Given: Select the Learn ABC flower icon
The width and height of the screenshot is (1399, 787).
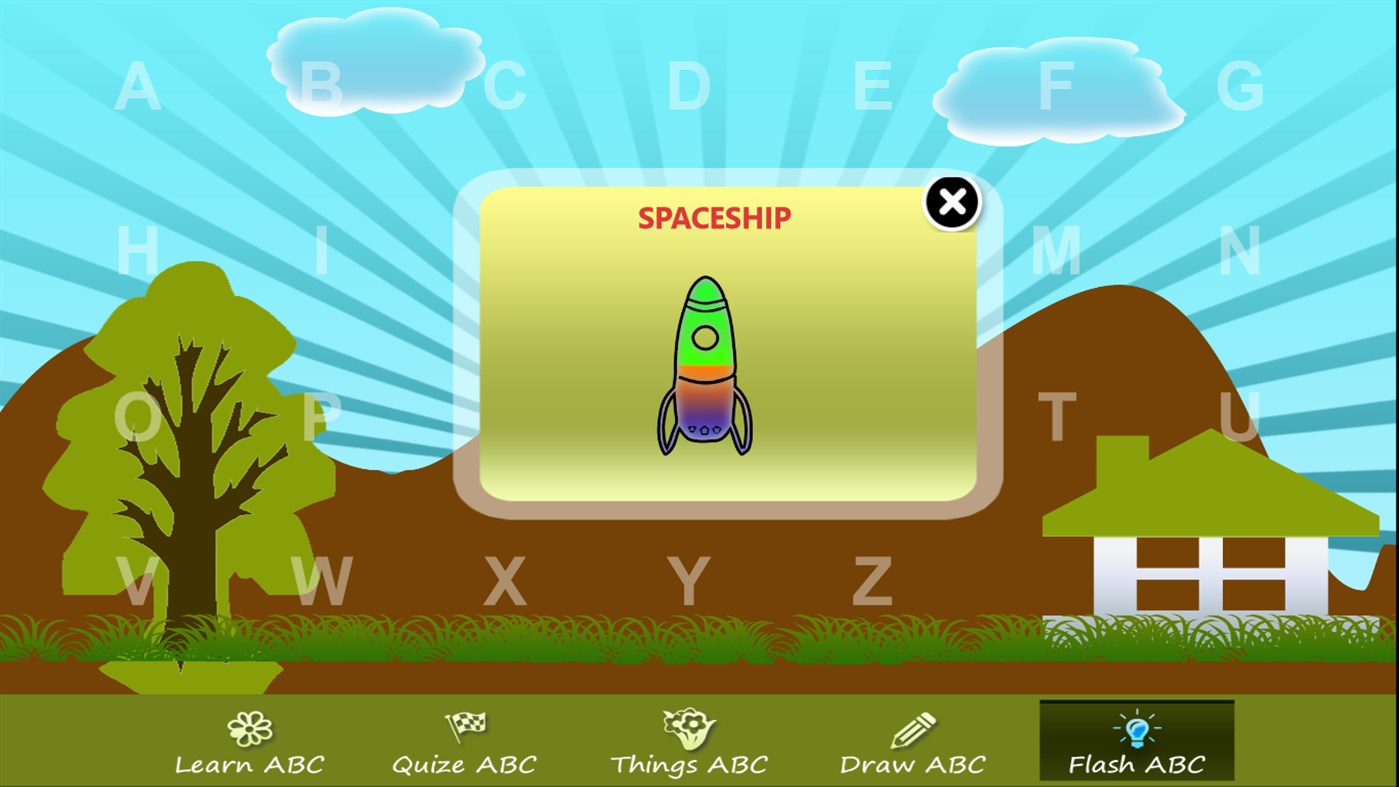Looking at the screenshot, I should [249, 727].
